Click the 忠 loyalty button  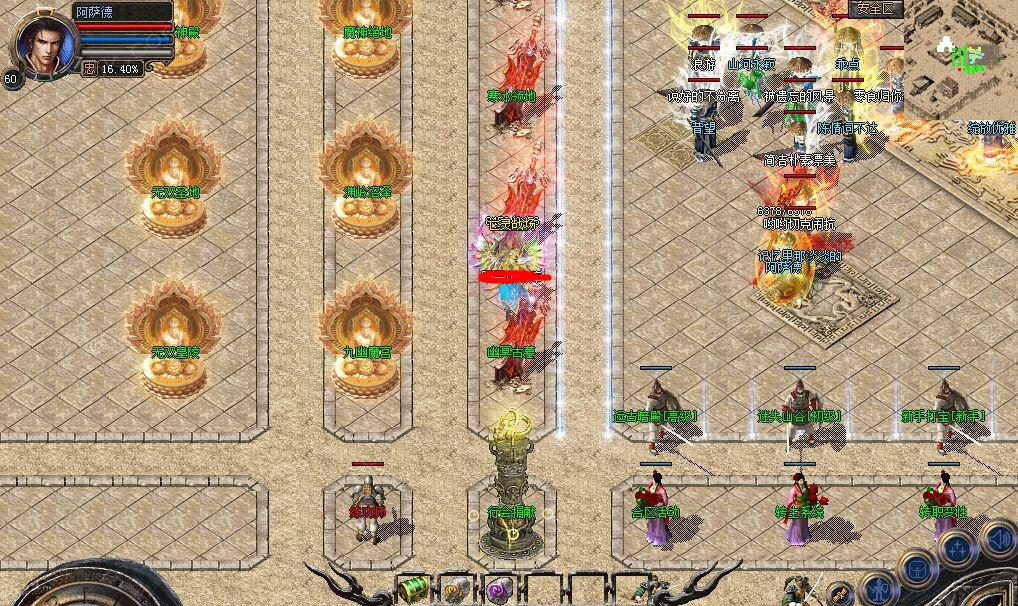(90, 69)
